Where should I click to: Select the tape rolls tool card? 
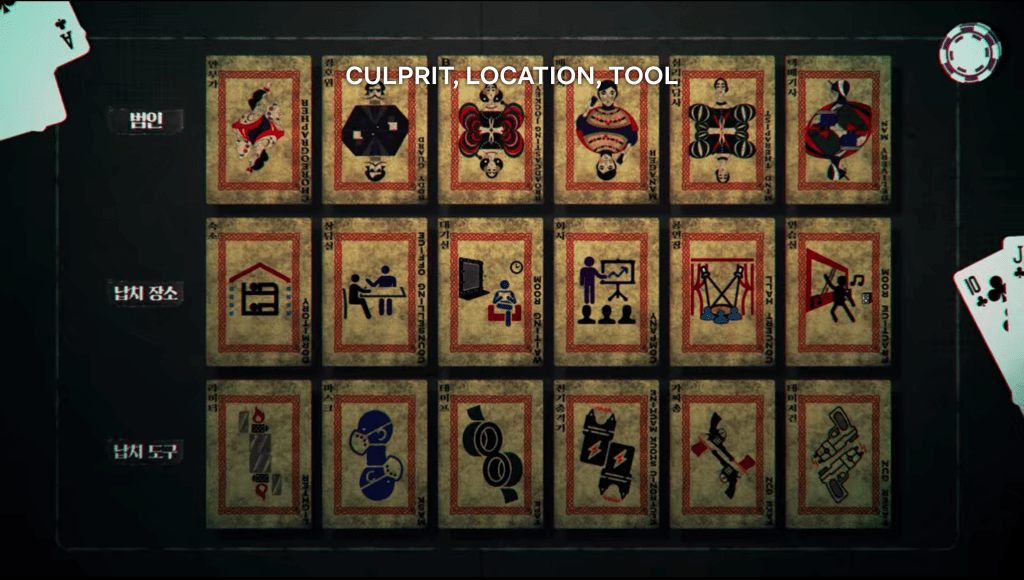click(x=490, y=454)
